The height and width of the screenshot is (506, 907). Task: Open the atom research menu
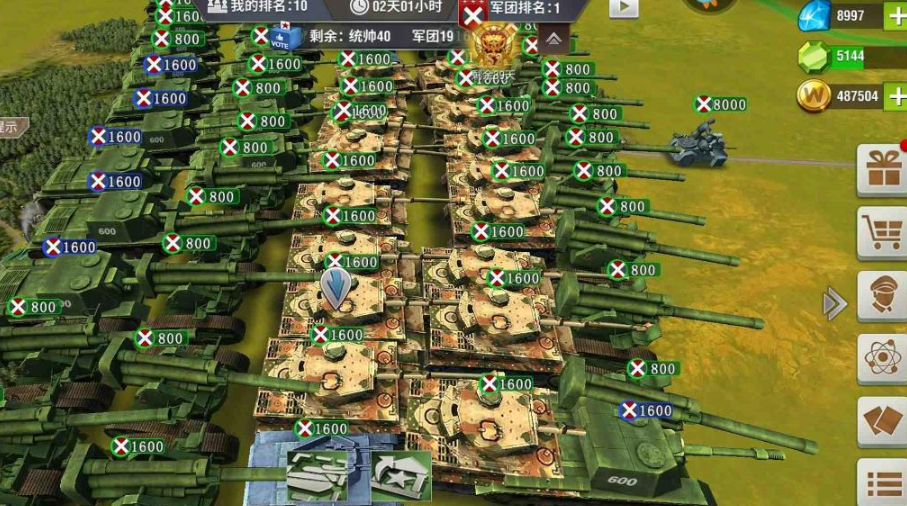884,358
